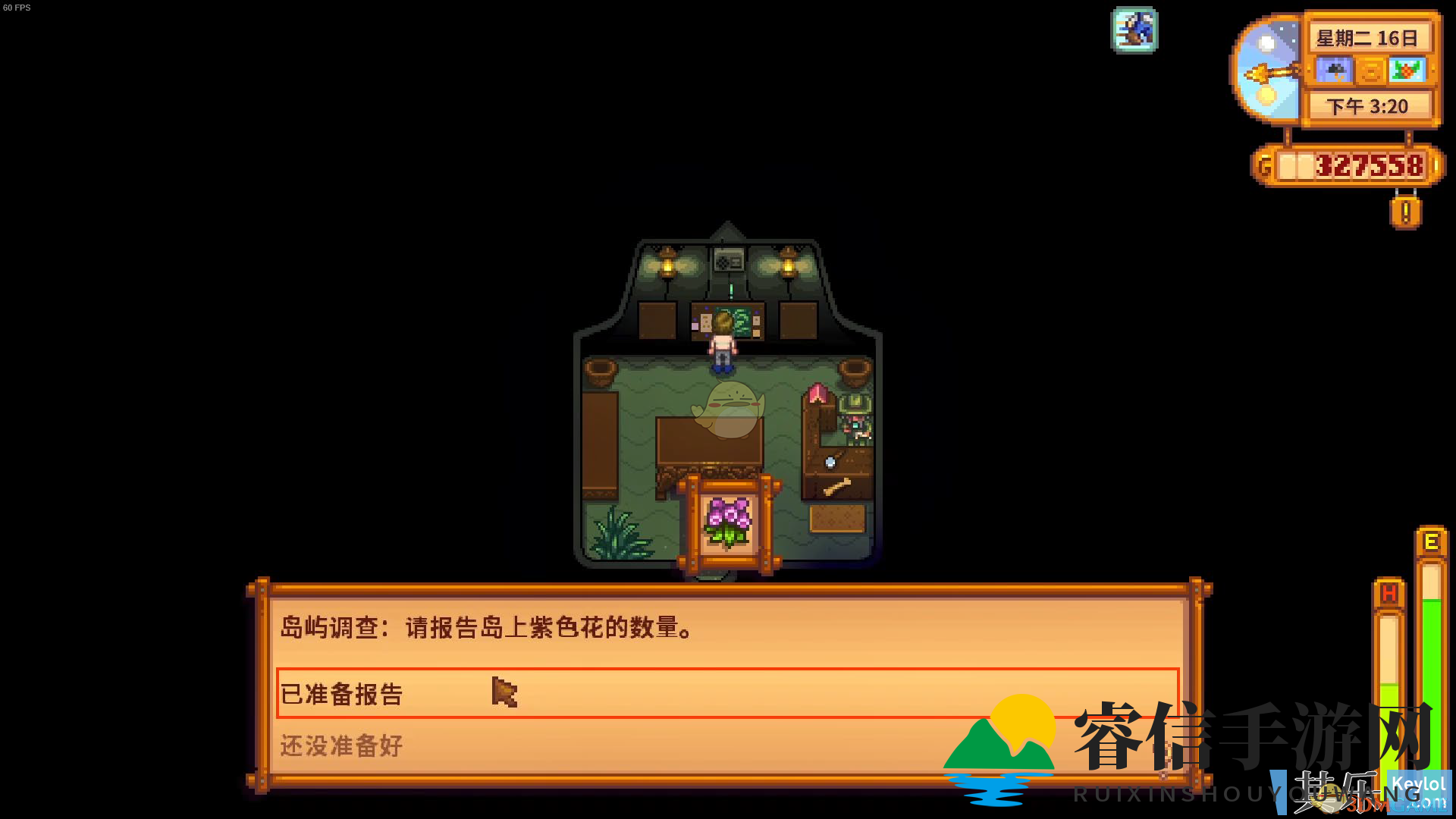Image resolution: width=1456 pixels, height=819 pixels.
Task: Click the rainy weather icon in the HUD
Action: [1334, 71]
